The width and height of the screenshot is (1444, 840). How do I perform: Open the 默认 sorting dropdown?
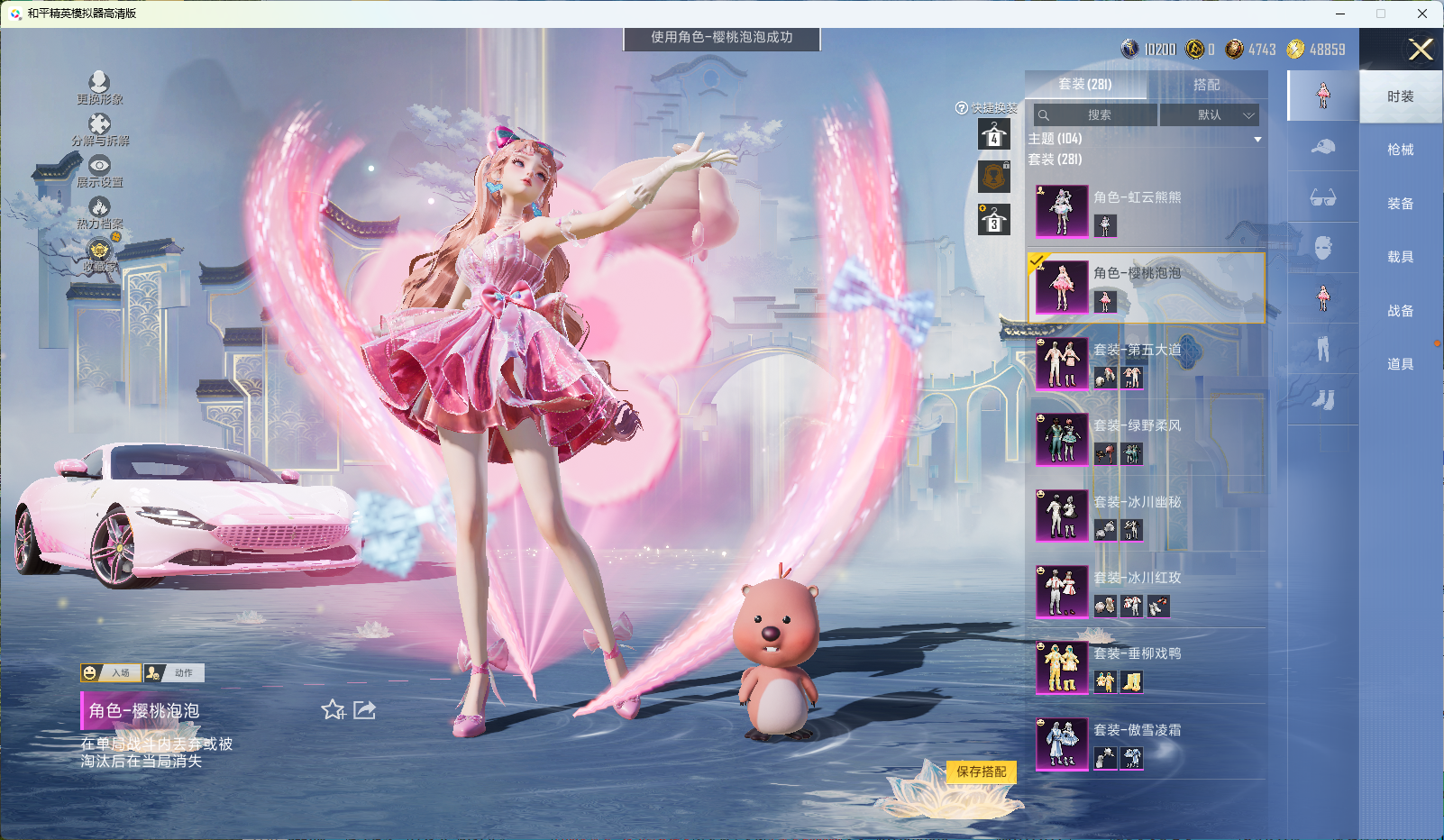pyautogui.click(x=1209, y=115)
